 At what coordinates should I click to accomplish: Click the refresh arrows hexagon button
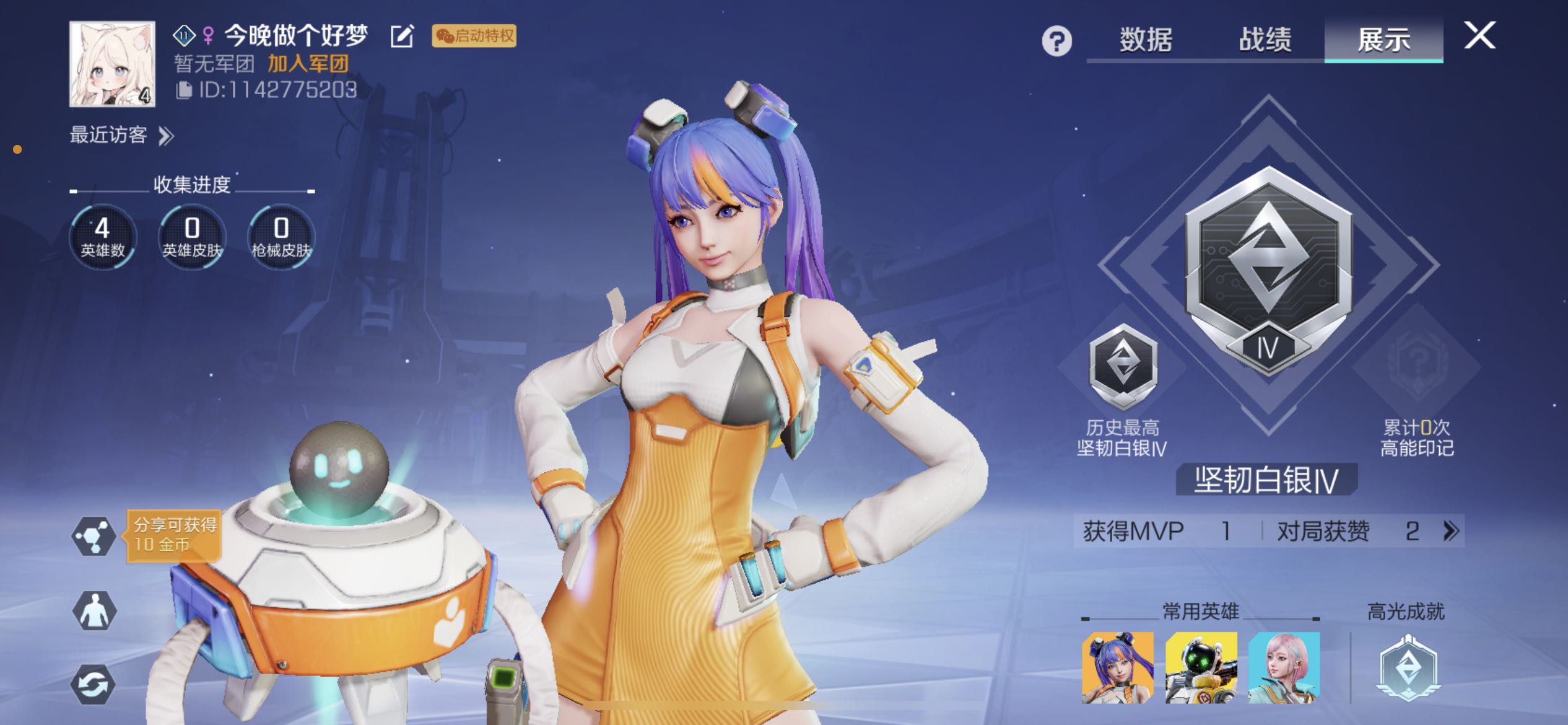point(94,685)
